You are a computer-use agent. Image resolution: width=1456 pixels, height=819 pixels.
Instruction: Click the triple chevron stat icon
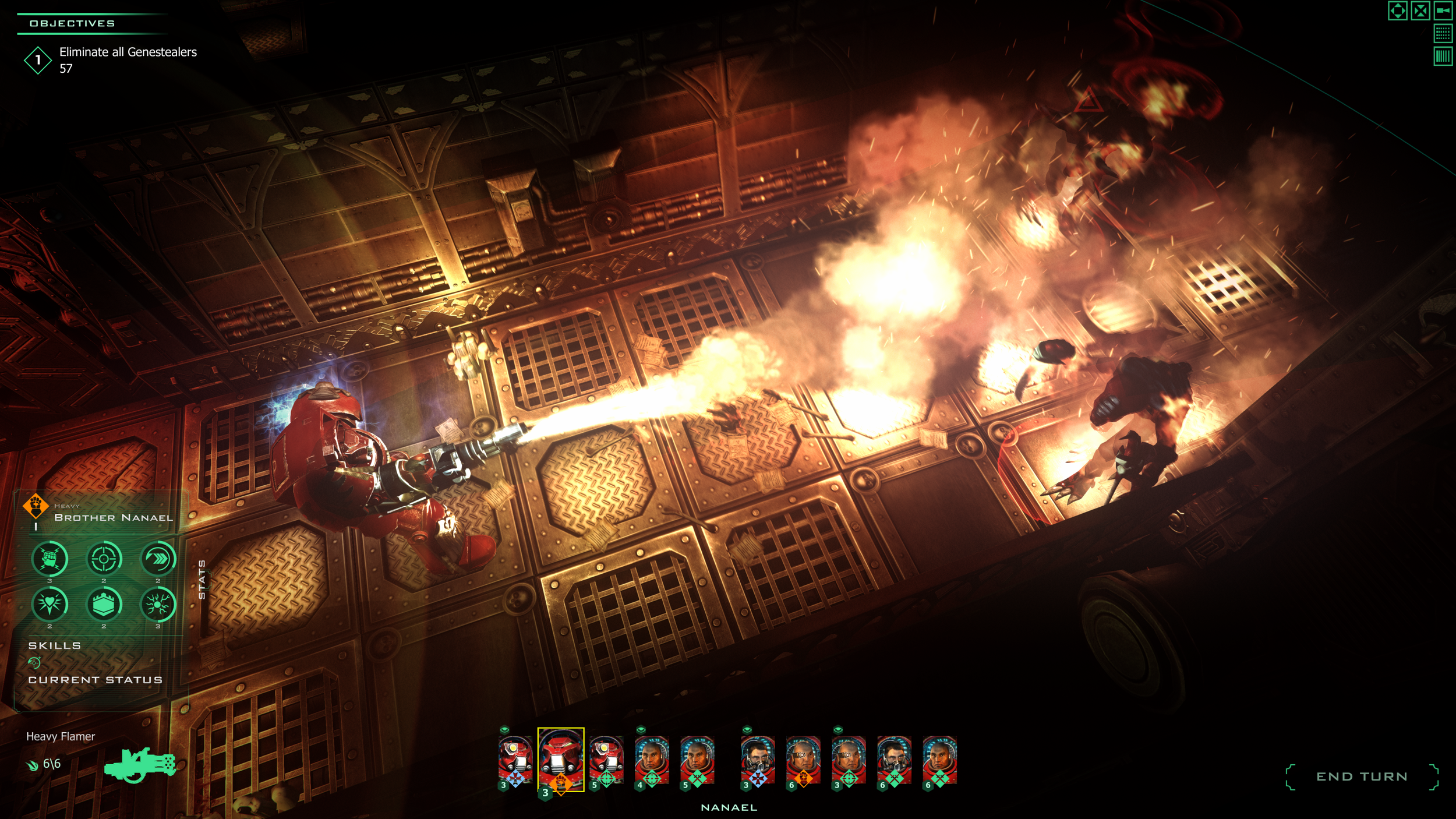click(158, 559)
